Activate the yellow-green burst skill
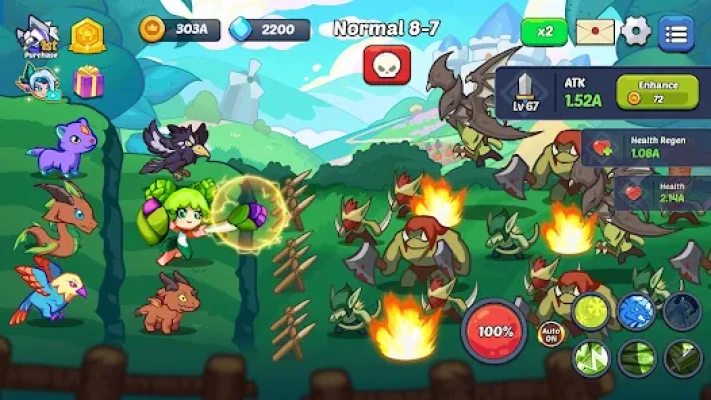The width and height of the screenshot is (711, 400). click(591, 312)
